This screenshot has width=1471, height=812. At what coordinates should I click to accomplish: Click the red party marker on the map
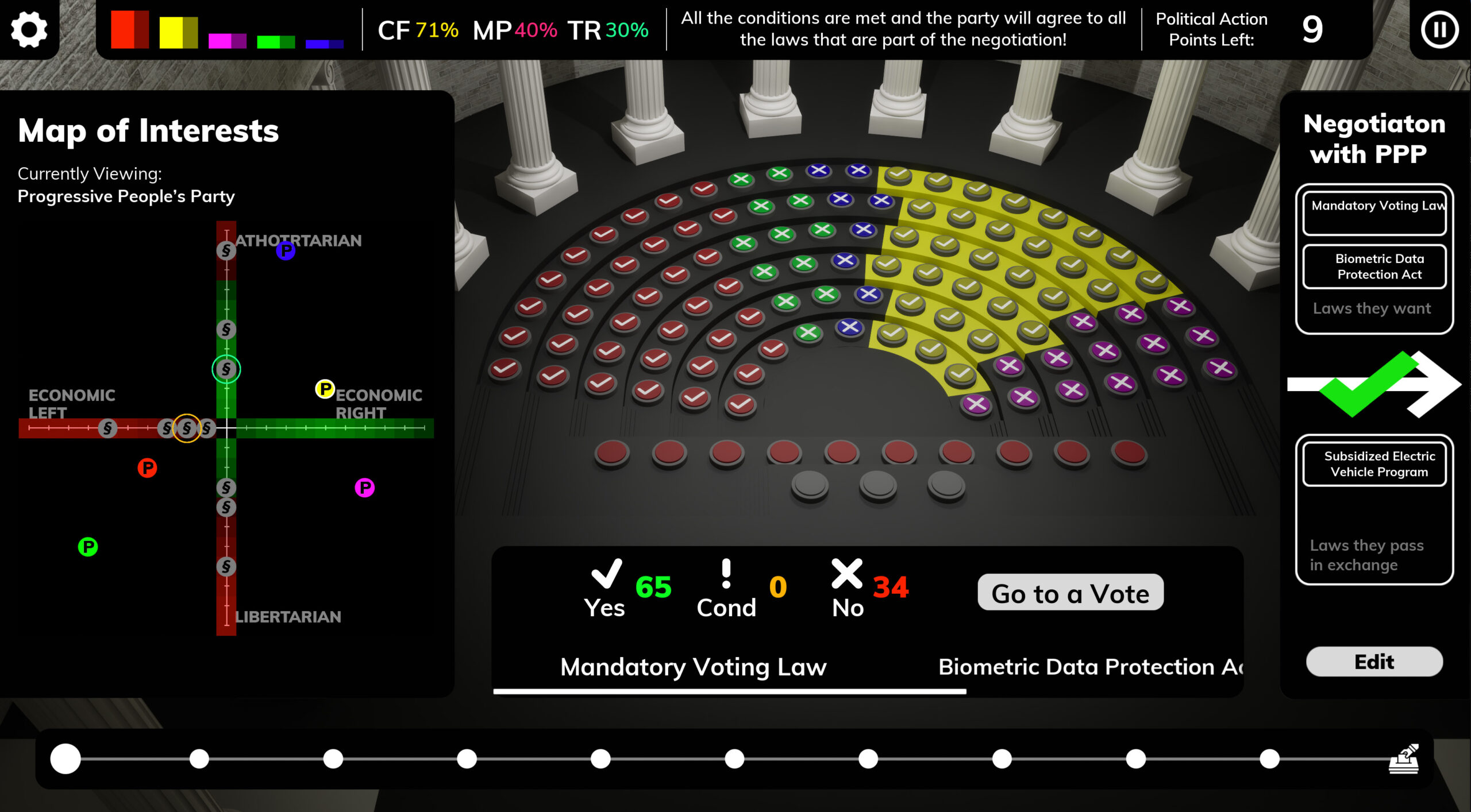147,467
